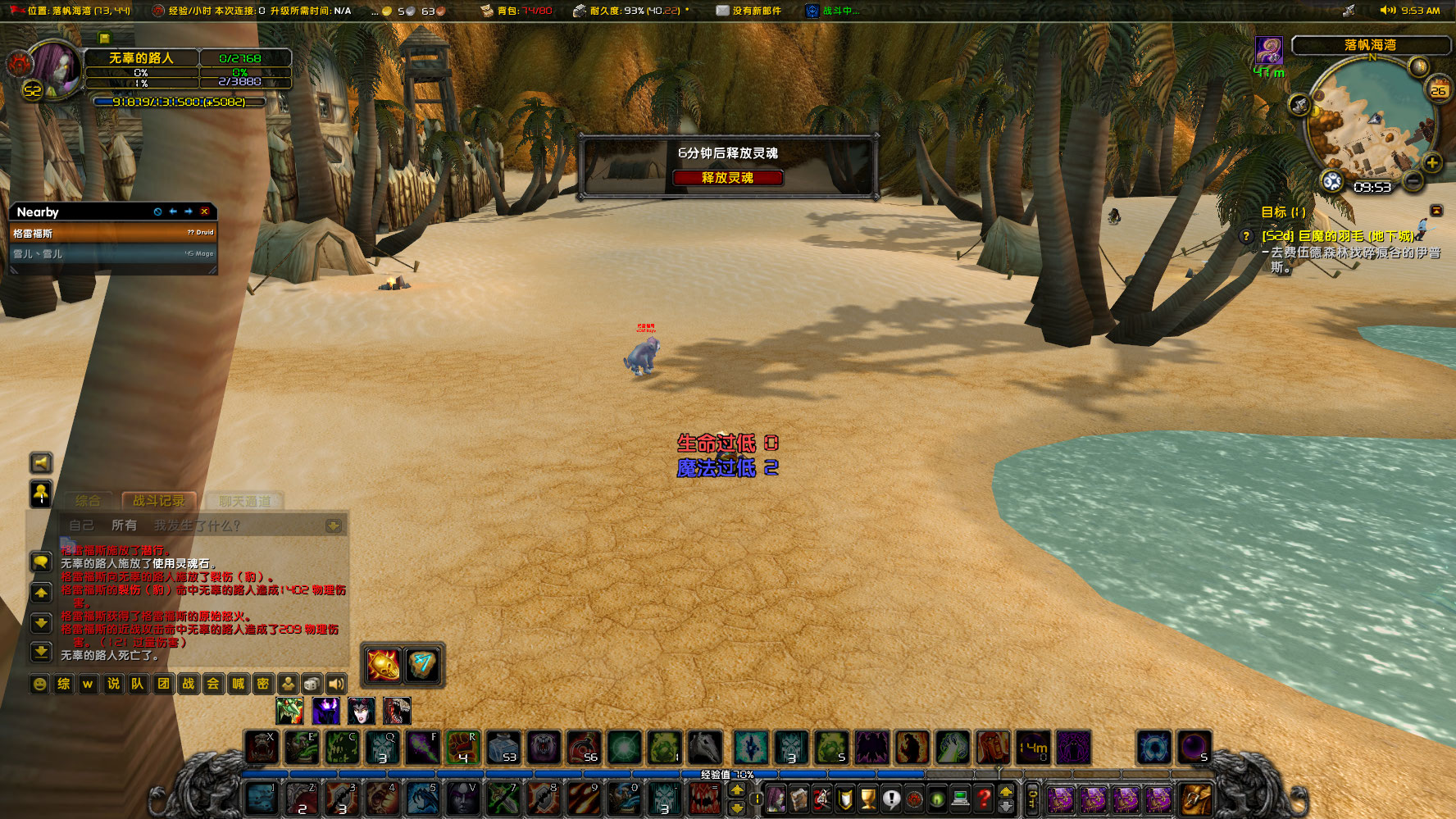The image size is (1456, 819).
Task: Open the emote smiley face chat button
Action: coord(39,684)
